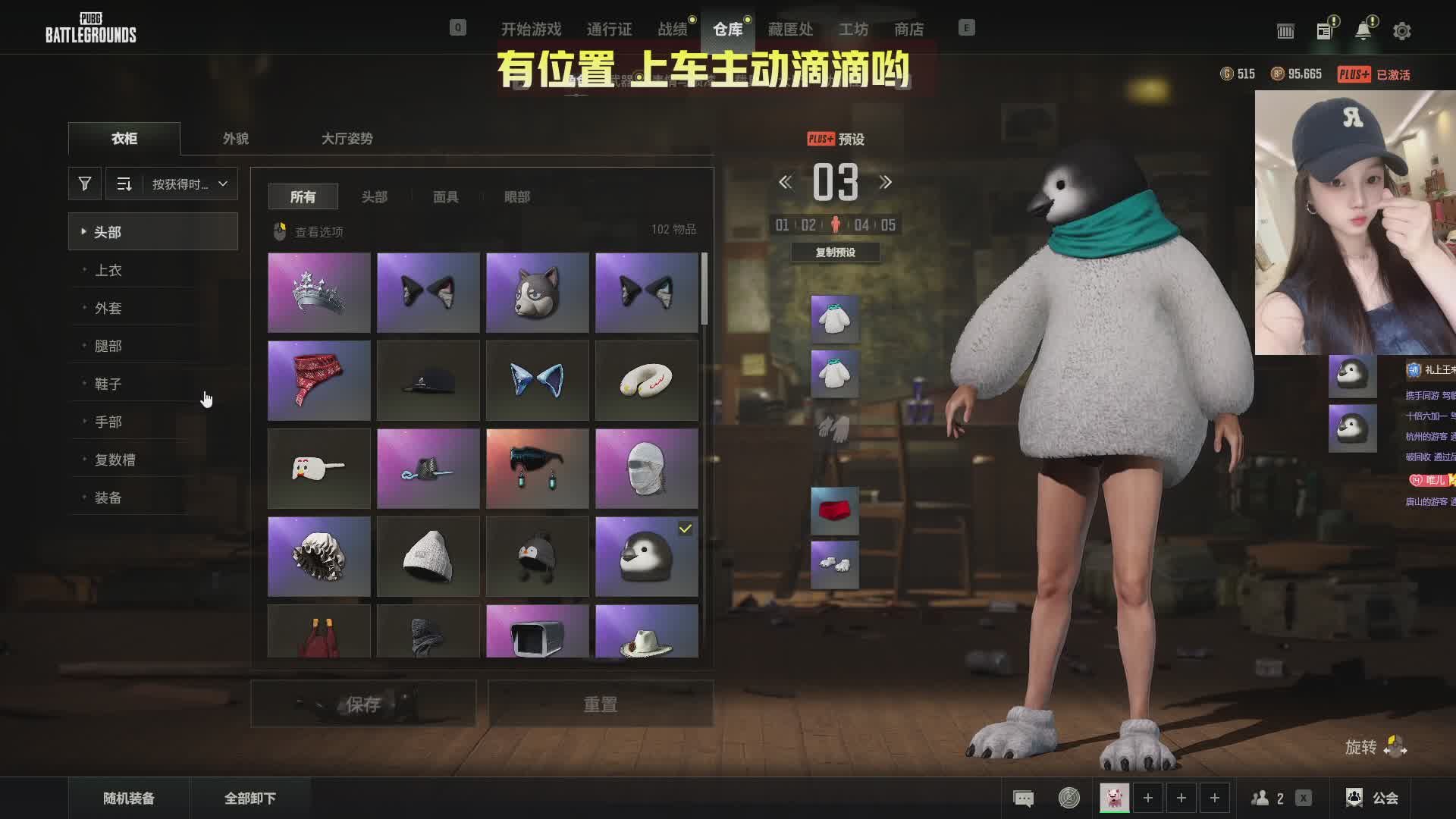Open the 开始游戏 menu
The image size is (1456, 819).
click(x=531, y=30)
